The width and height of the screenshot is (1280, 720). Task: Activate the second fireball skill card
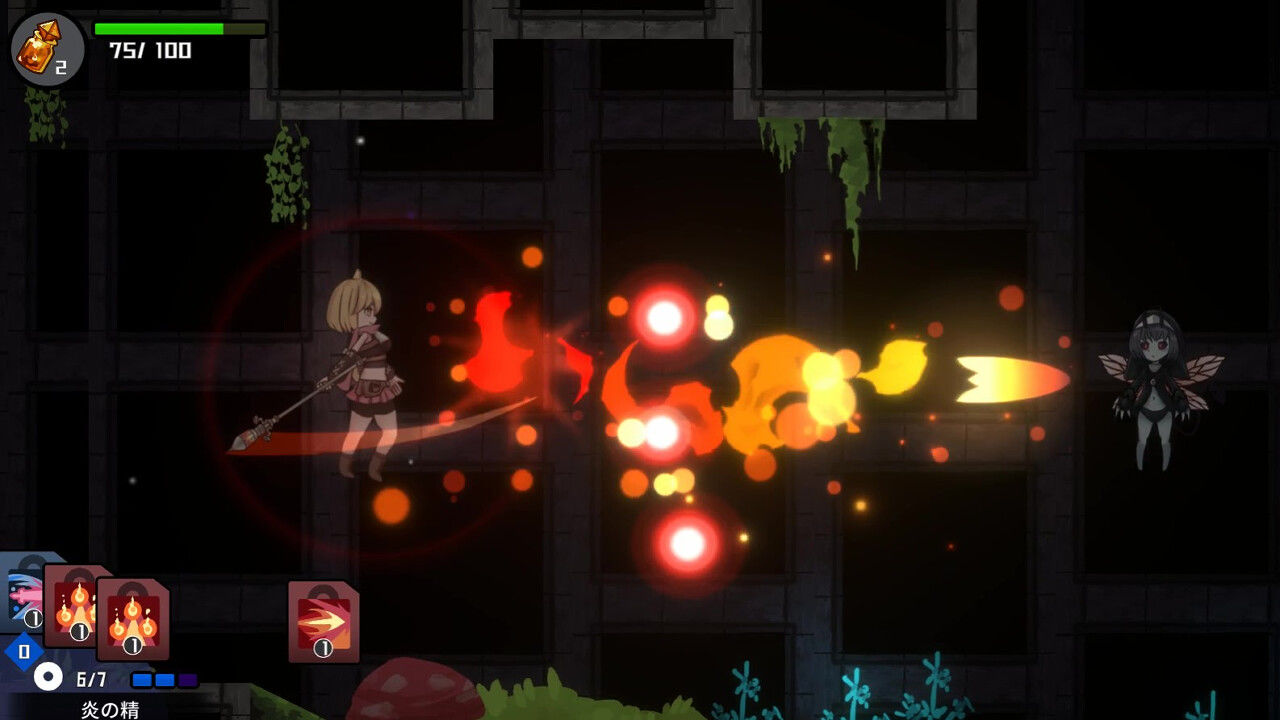[x=131, y=618]
